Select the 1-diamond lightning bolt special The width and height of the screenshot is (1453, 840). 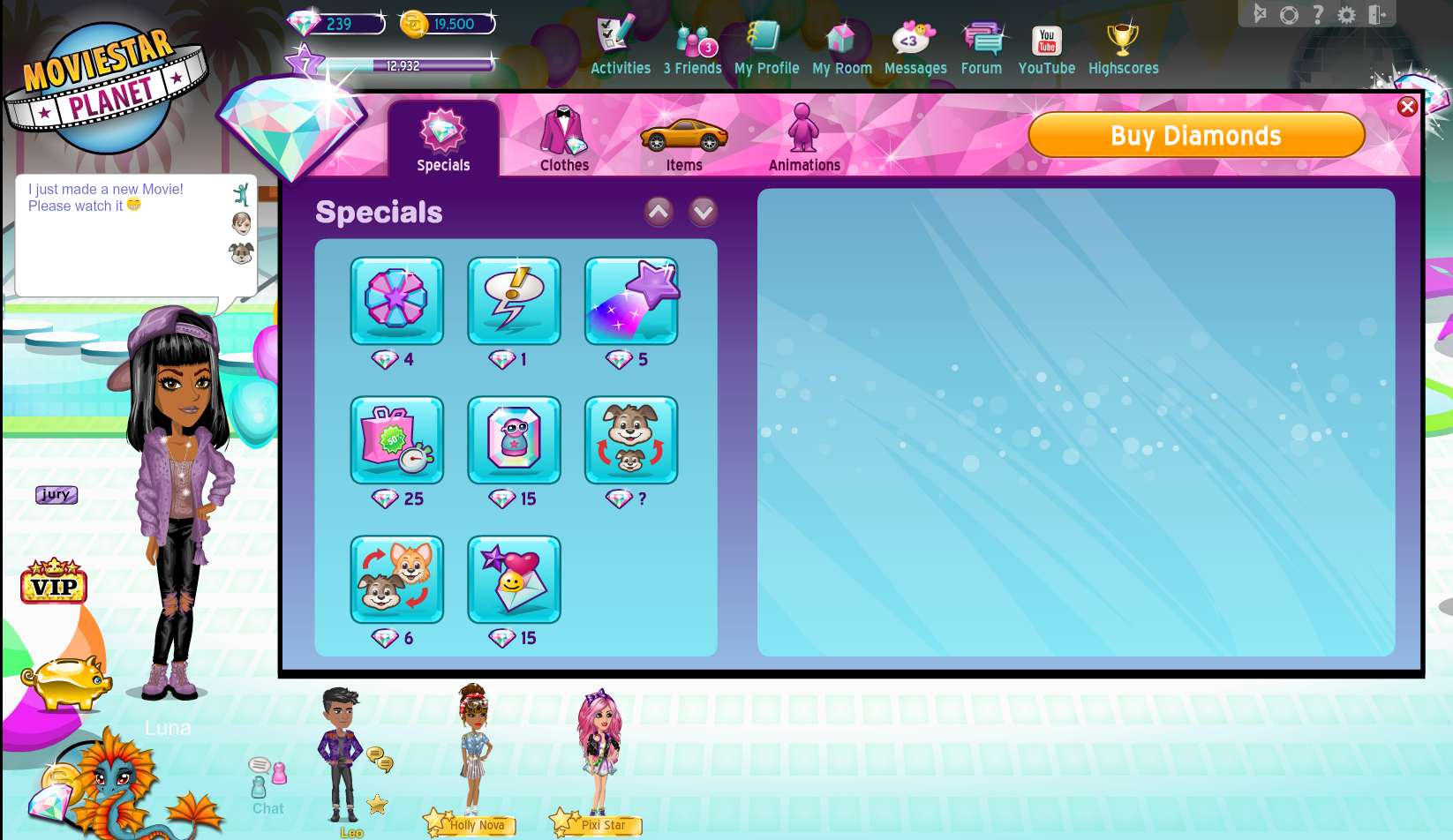click(x=514, y=301)
